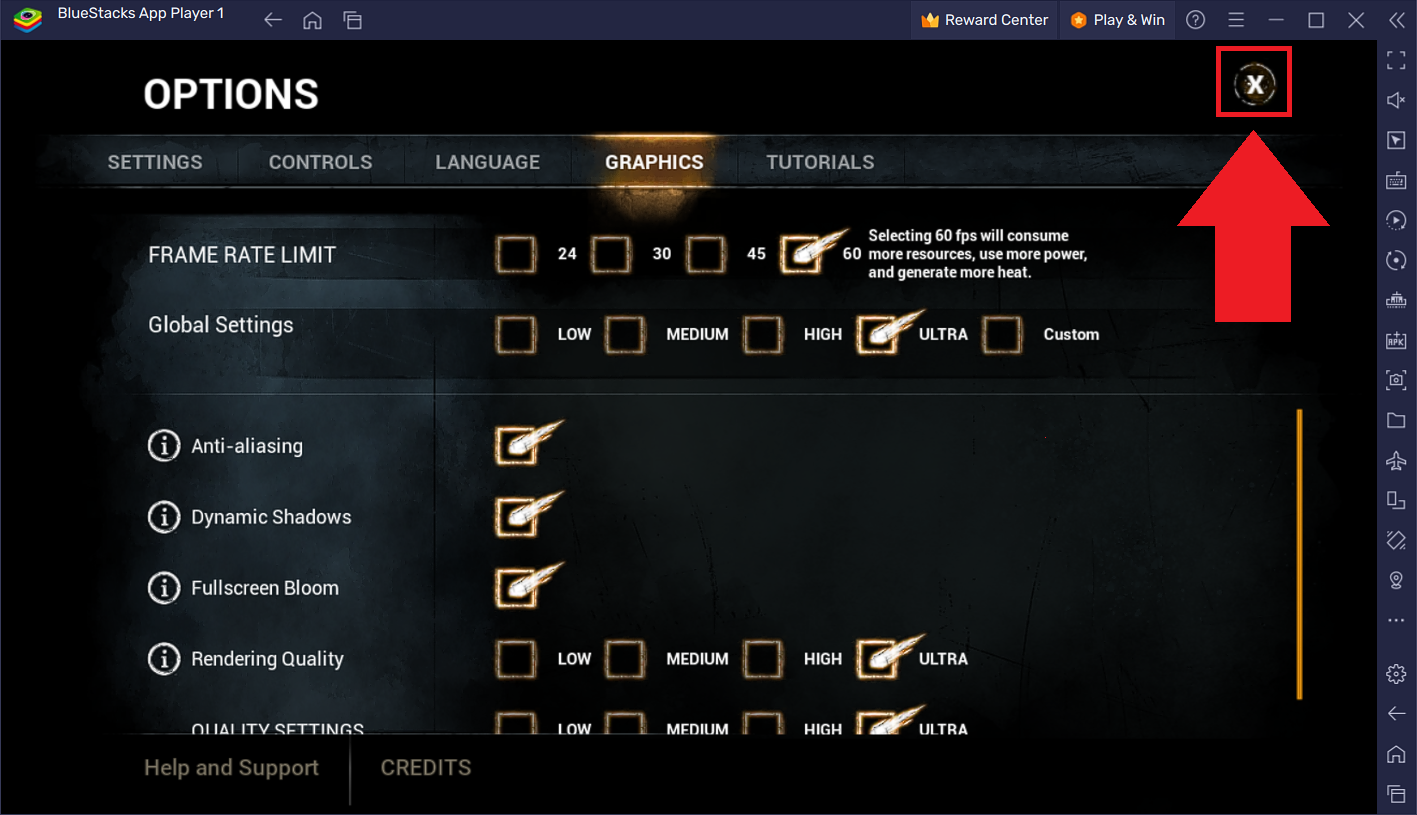Image resolution: width=1417 pixels, height=815 pixels.
Task: Close the Options menu
Action: pos(1254,85)
